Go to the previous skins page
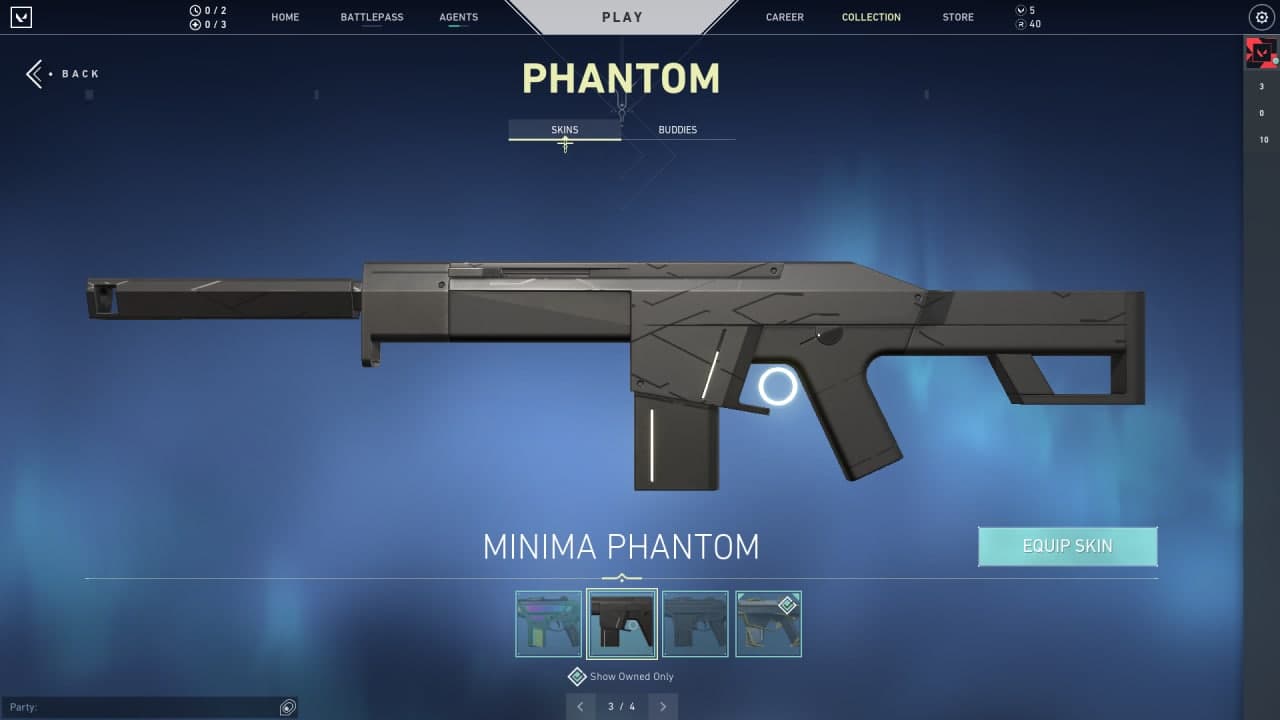The width and height of the screenshot is (1280, 720). click(x=580, y=707)
